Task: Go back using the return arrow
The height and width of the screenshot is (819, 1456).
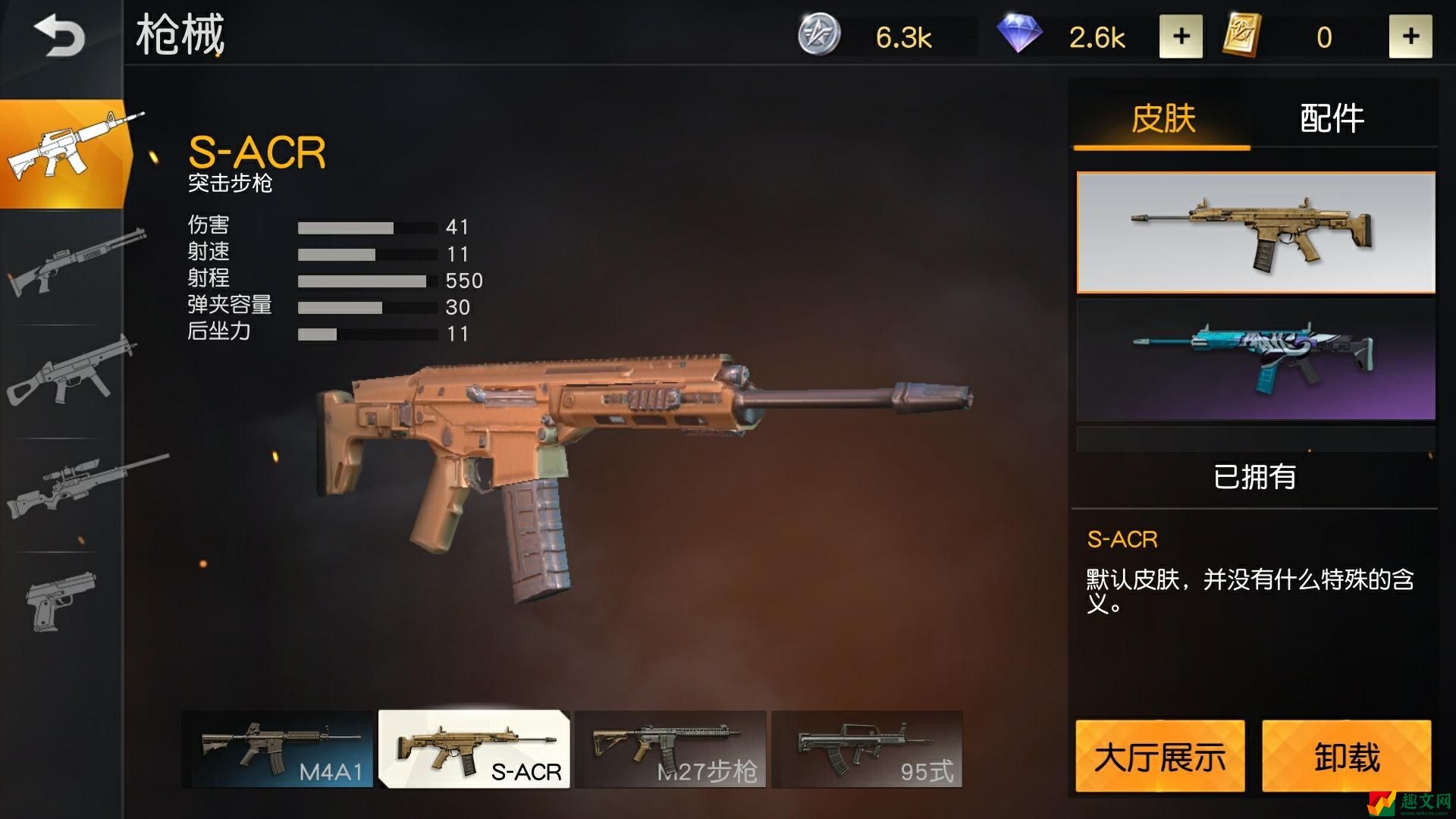Action: pos(58,36)
